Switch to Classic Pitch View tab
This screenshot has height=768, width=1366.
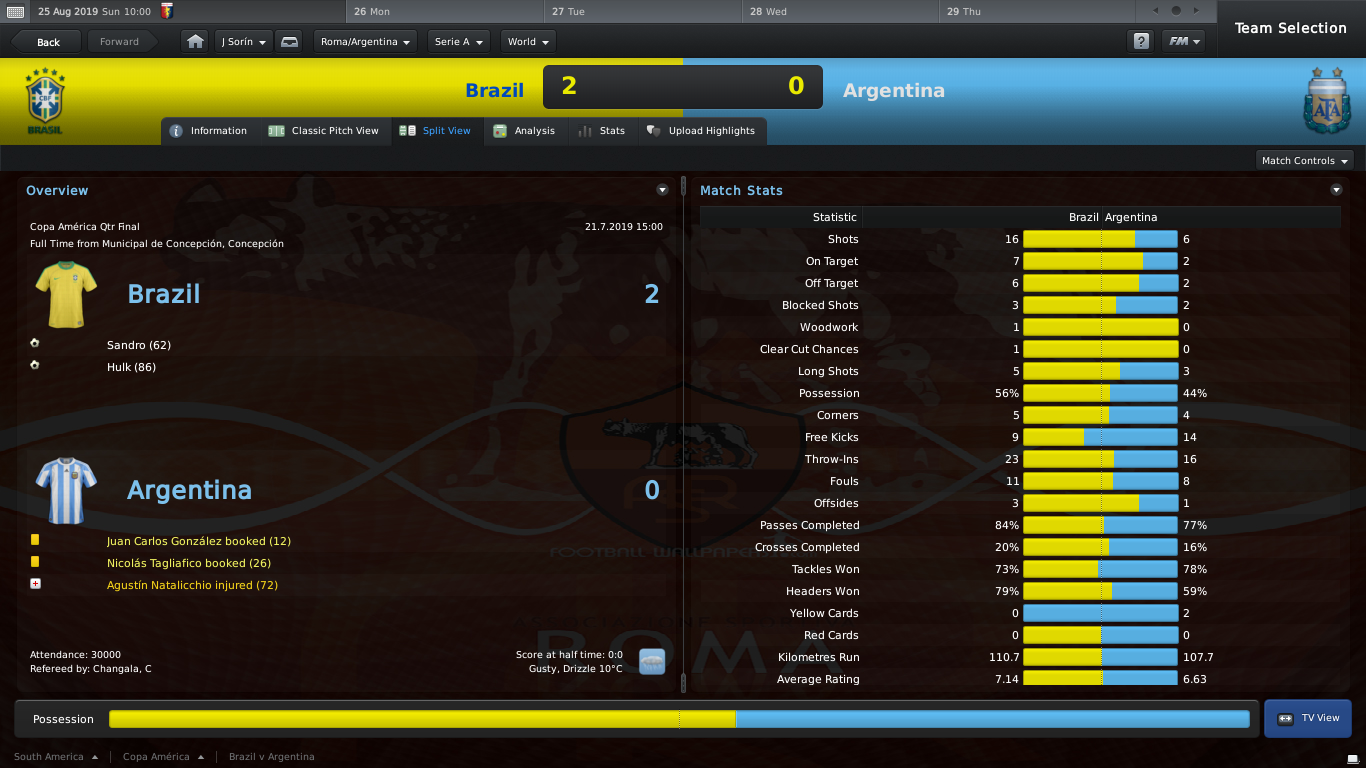coord(324,131)
